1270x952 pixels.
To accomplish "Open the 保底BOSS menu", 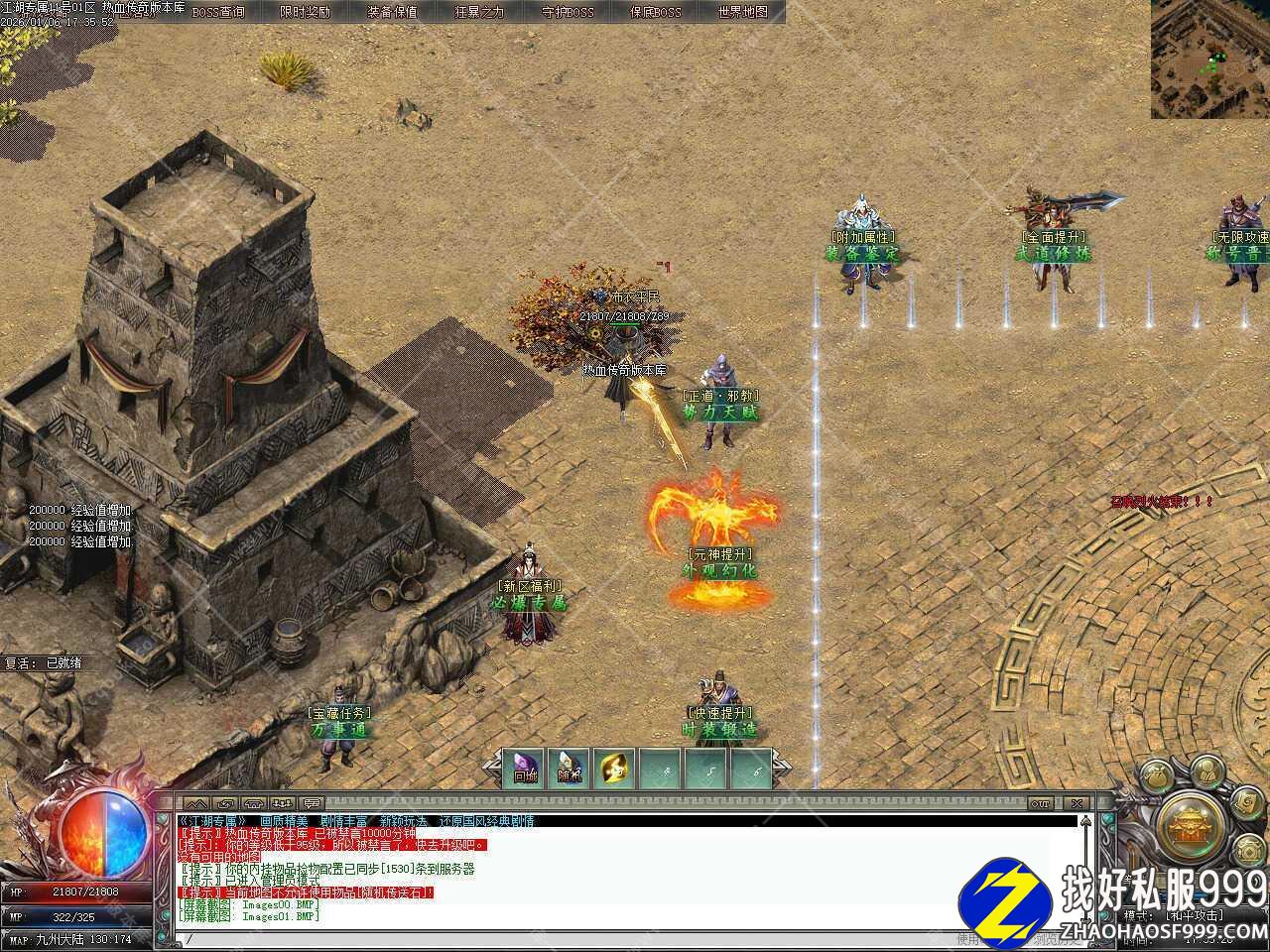I will coord(656,12).
